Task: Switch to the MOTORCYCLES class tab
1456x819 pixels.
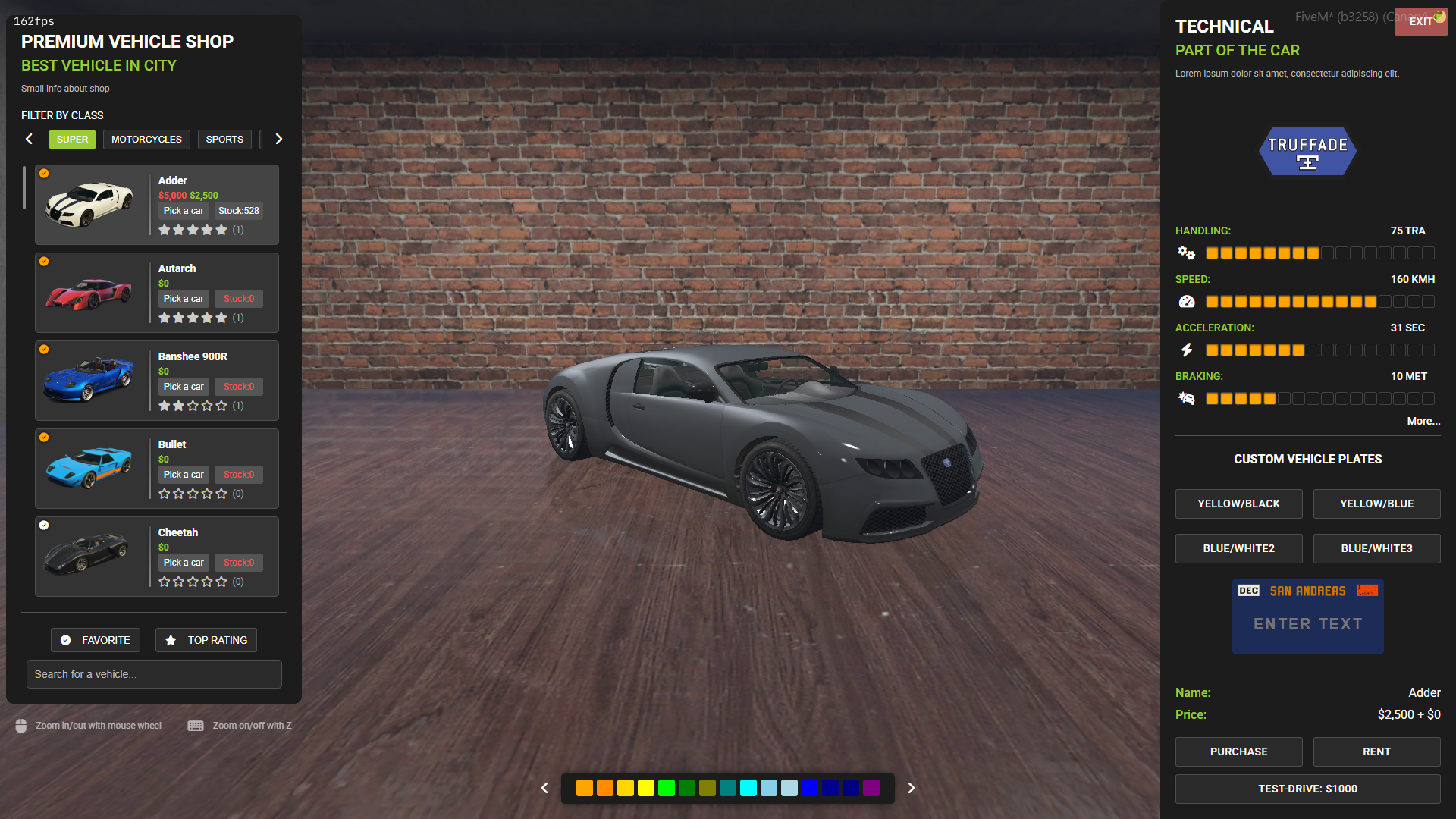Action: click(x=146, y=139)
